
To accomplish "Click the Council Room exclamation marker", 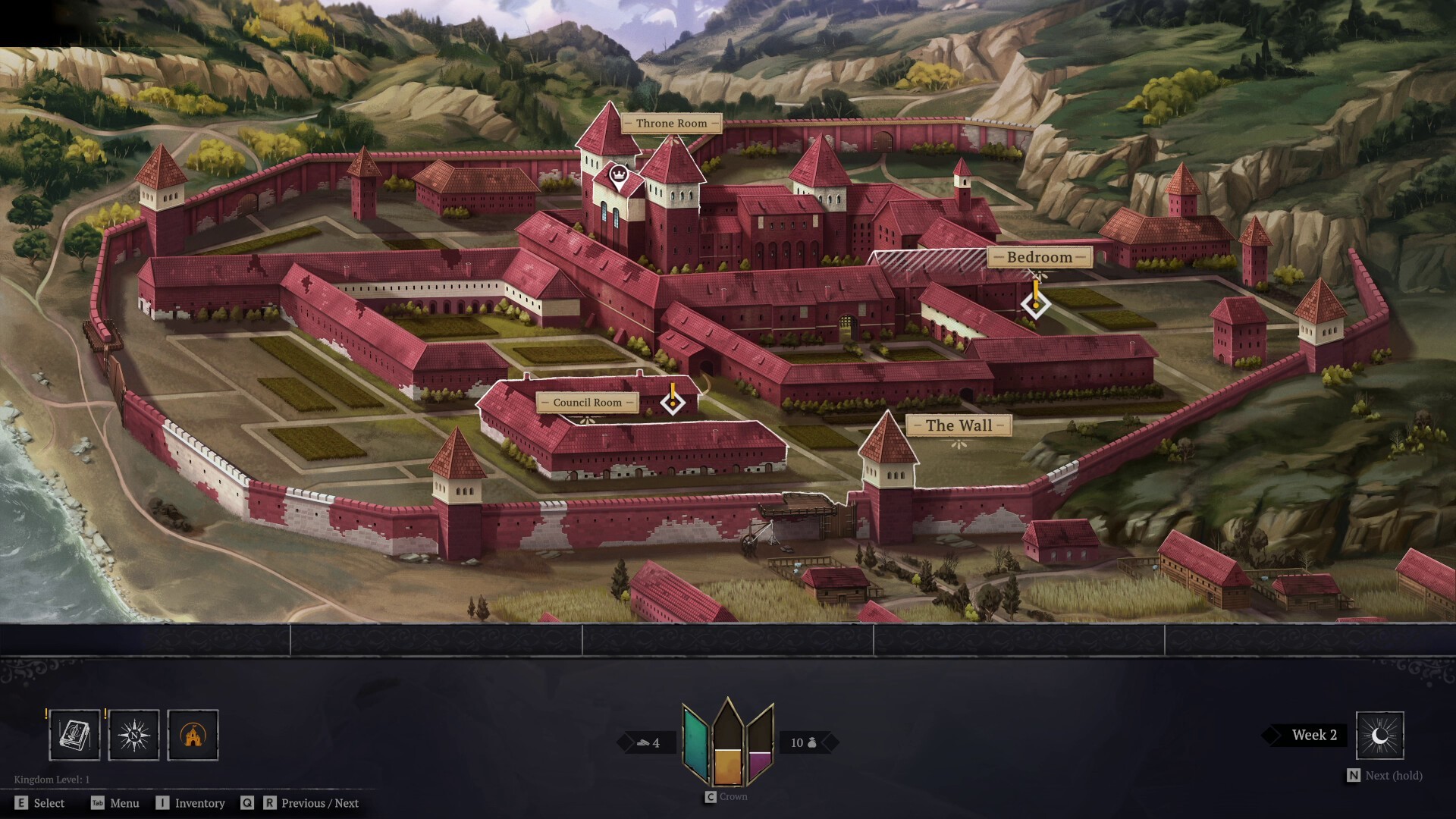I will click(x=672, y=400).
